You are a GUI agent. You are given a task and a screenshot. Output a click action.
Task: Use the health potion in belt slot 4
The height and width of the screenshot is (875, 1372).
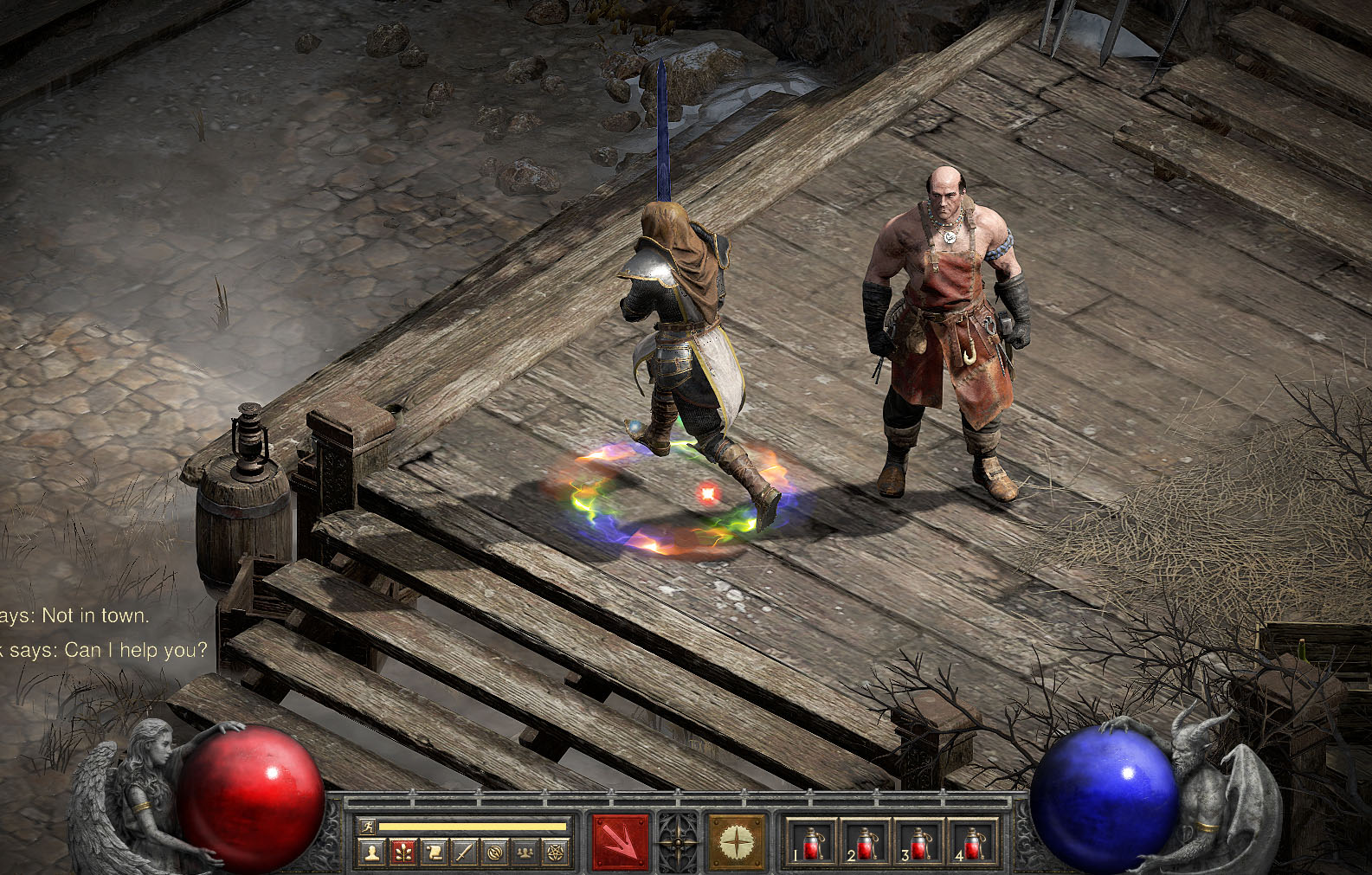[973, 842]
